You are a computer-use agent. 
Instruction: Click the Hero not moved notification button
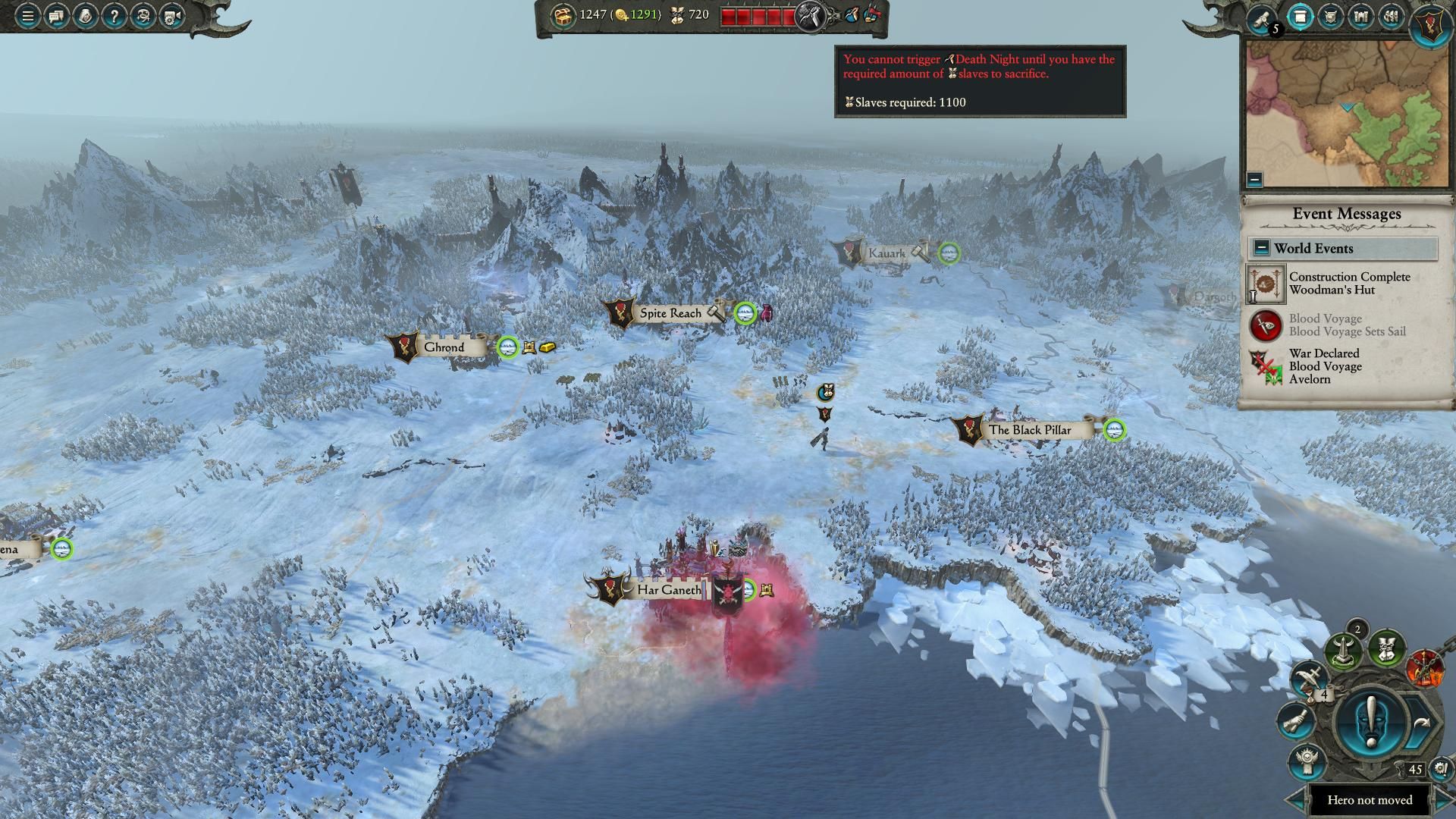pyautogui.click(x=1370, y=800)
